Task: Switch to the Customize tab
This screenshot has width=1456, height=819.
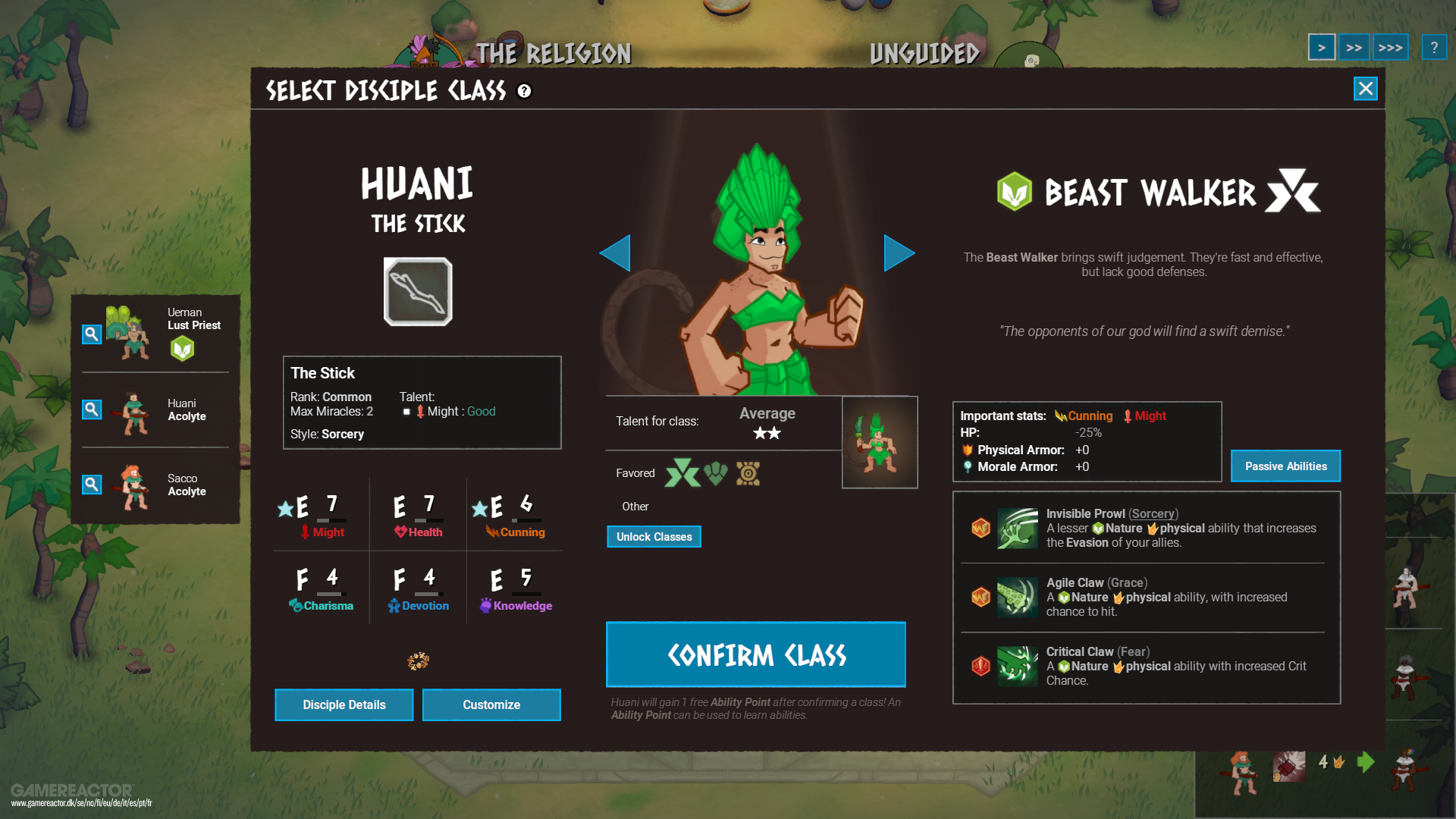Action: point(491,704)
